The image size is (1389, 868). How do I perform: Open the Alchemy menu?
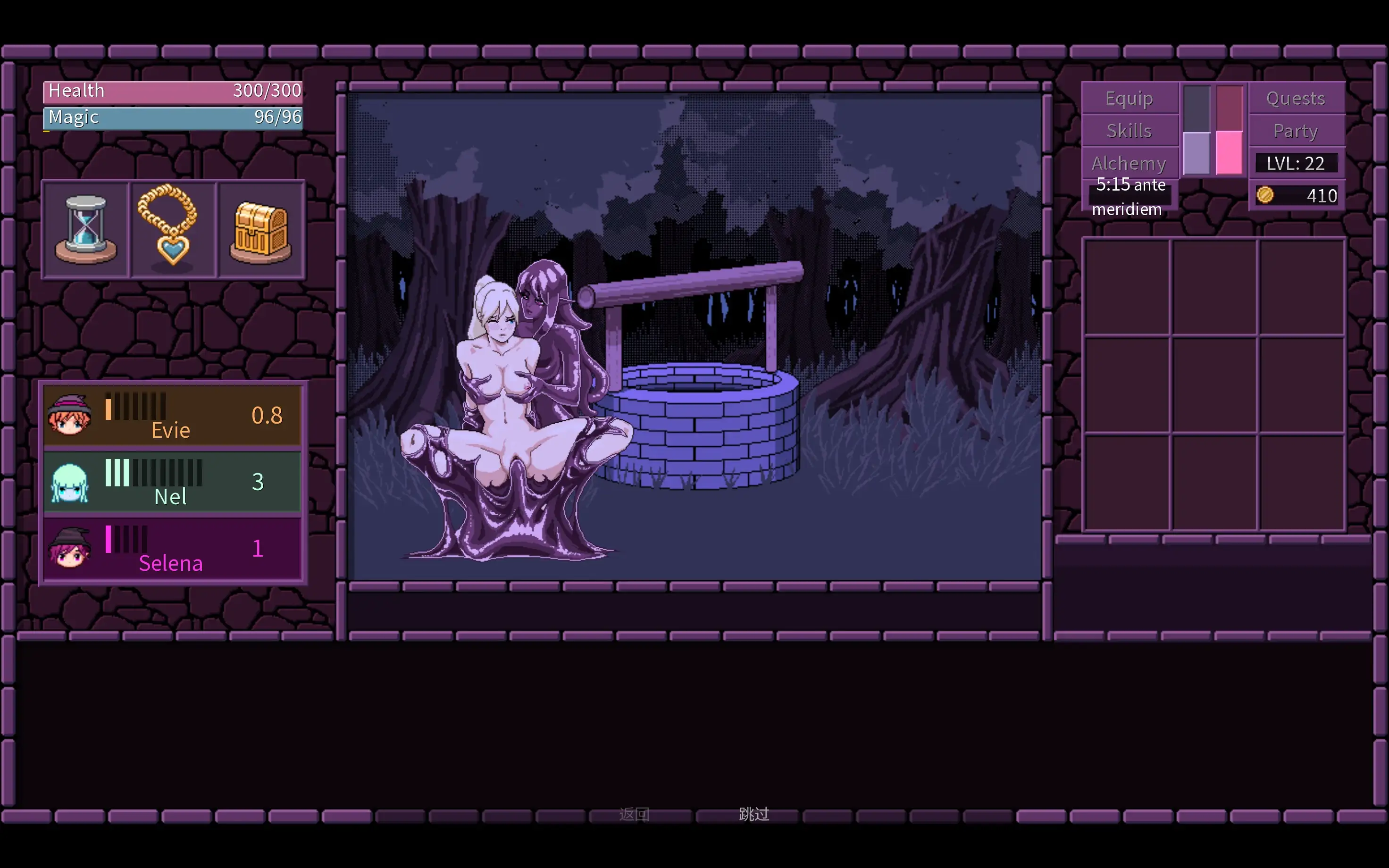[x=1129, y=164]
